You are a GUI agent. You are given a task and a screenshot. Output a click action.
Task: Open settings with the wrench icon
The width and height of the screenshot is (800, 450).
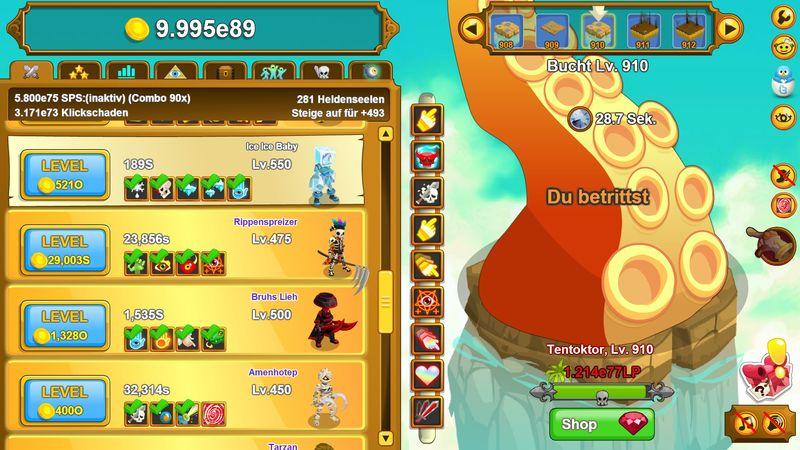click(783, 17)
